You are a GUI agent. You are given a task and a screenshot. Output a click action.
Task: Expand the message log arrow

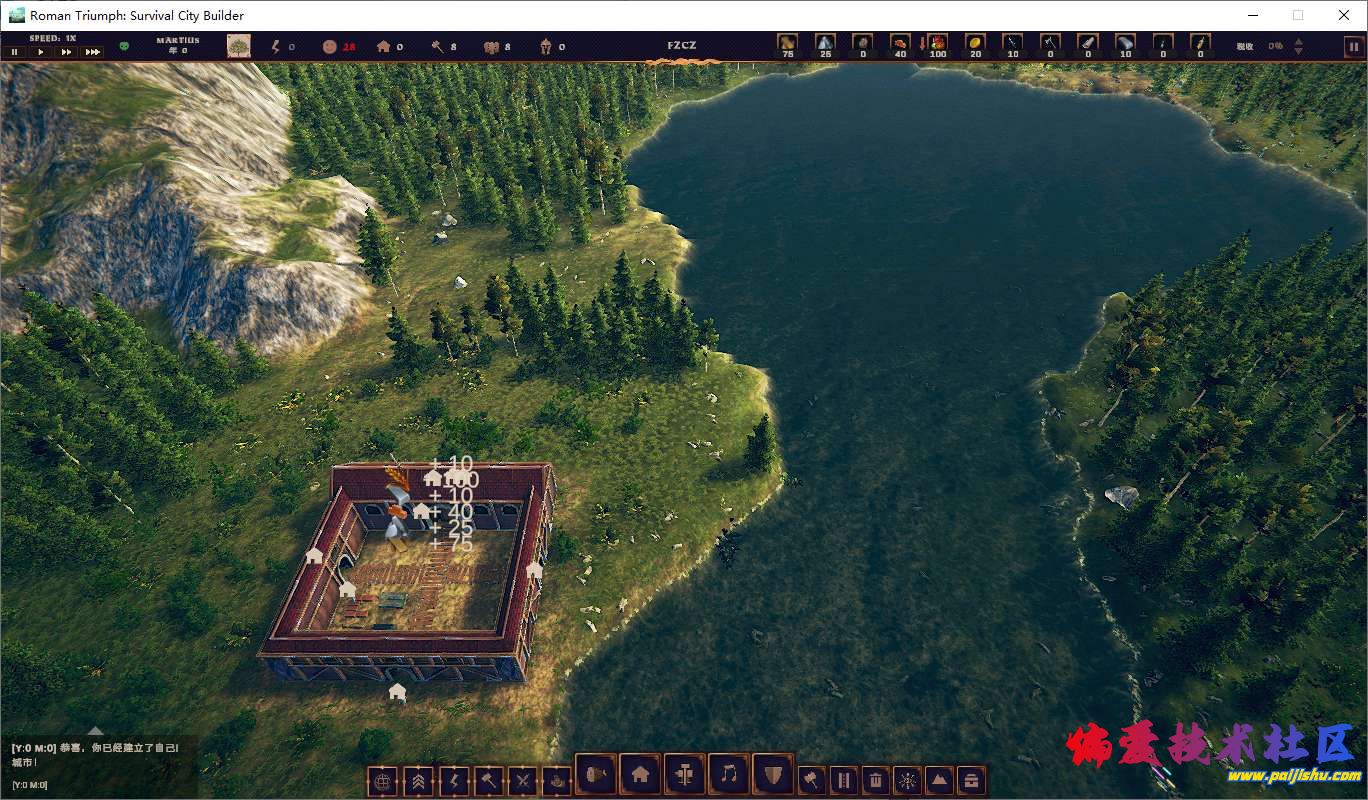point(95,731)
